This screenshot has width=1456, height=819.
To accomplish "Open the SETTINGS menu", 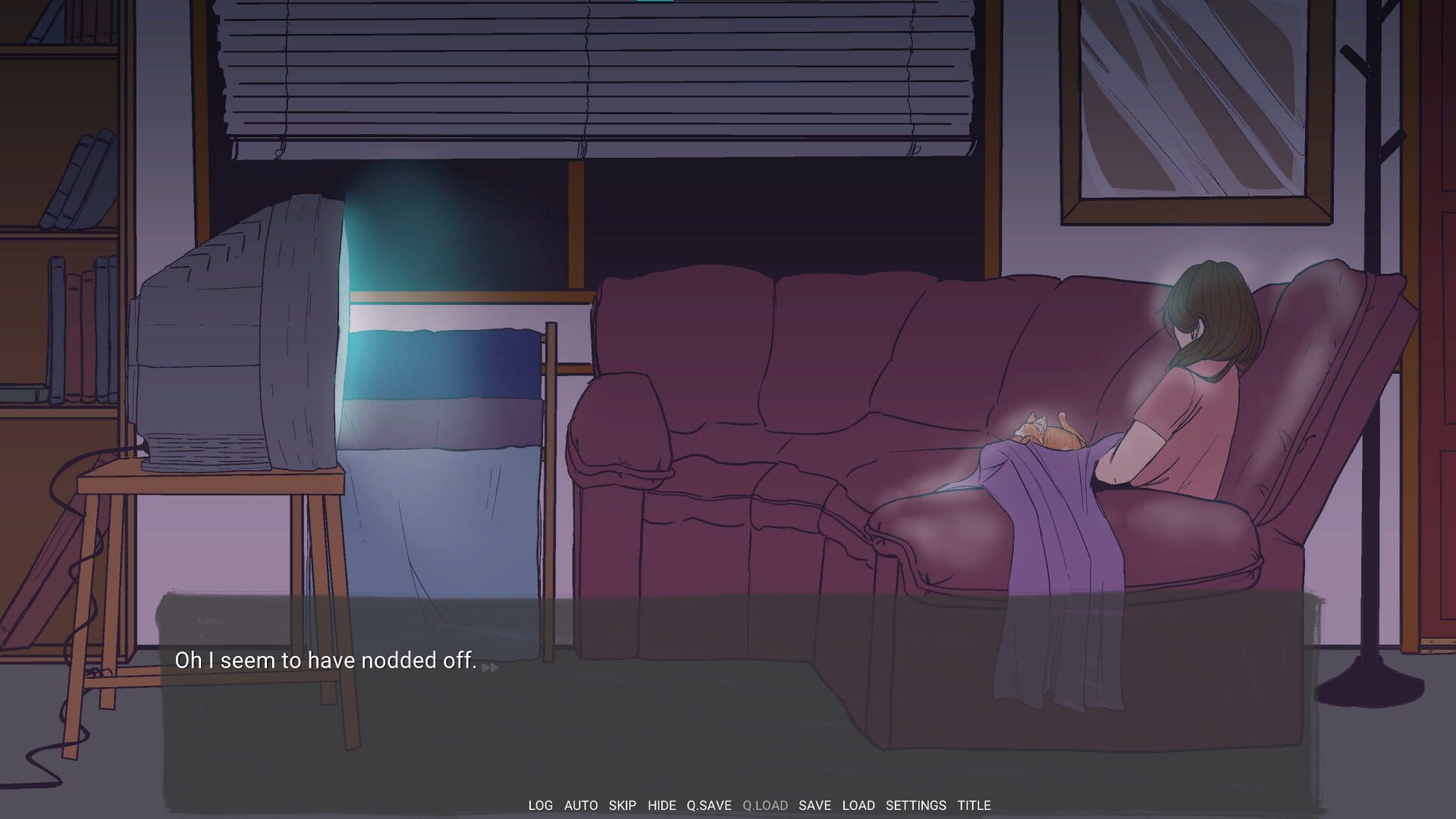I will coord(914,805).
